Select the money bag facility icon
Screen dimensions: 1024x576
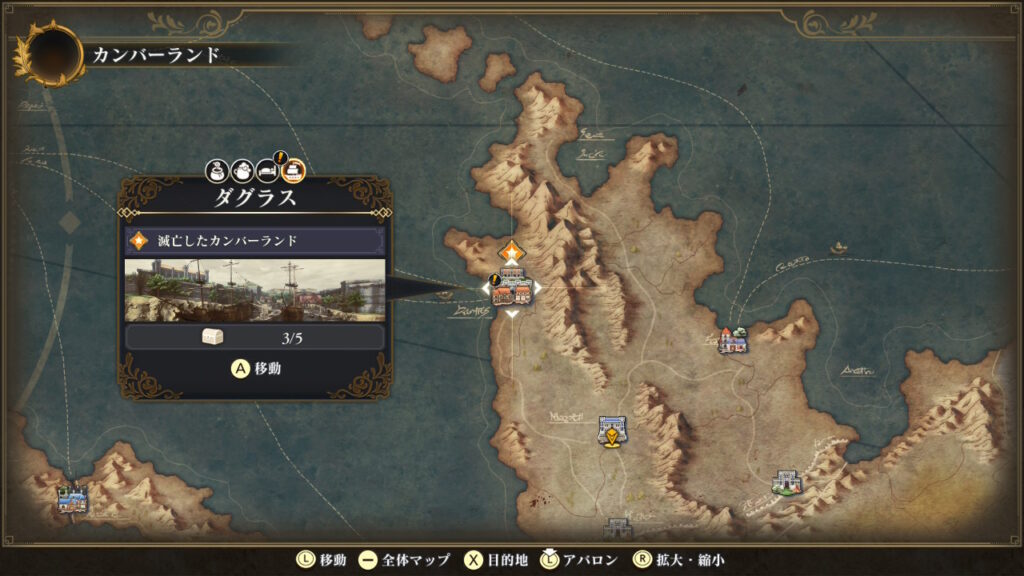tap(218, 171)
